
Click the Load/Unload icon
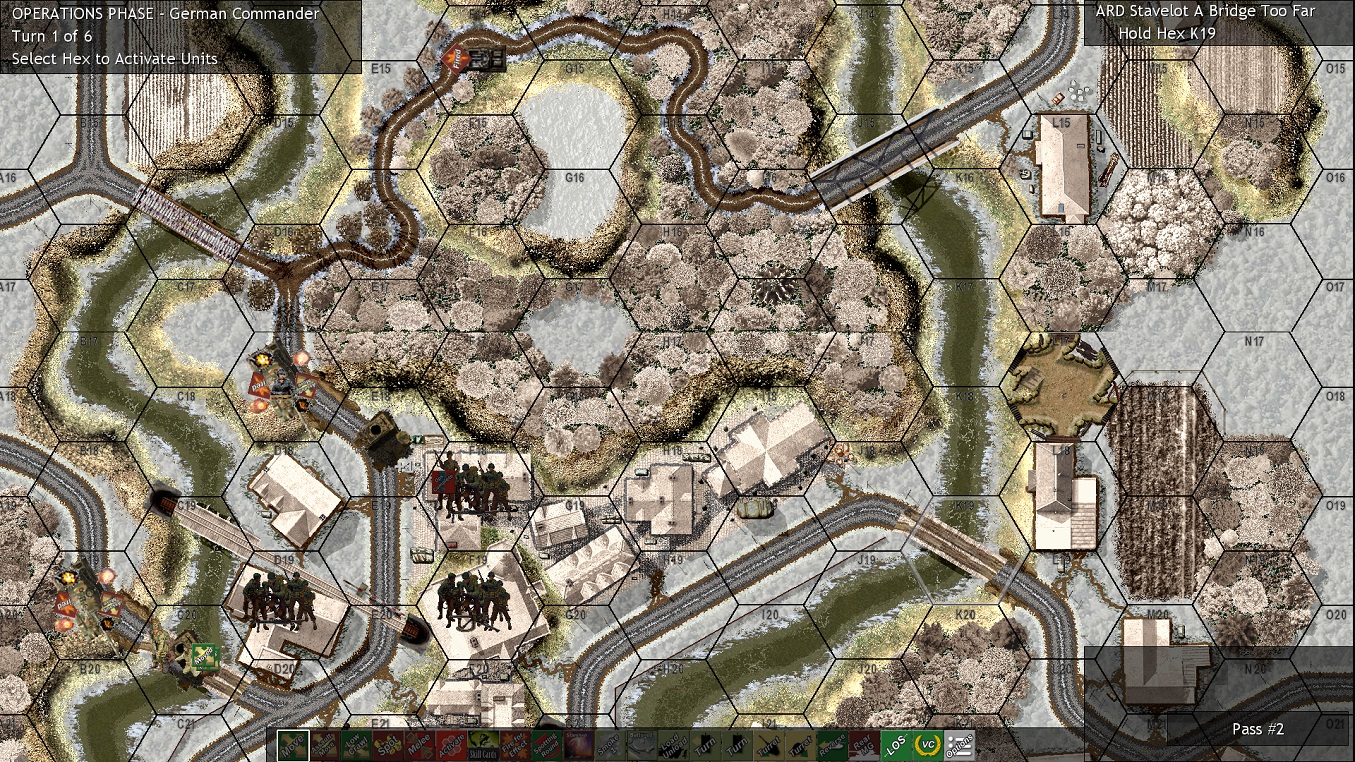[x=672, y=744]
